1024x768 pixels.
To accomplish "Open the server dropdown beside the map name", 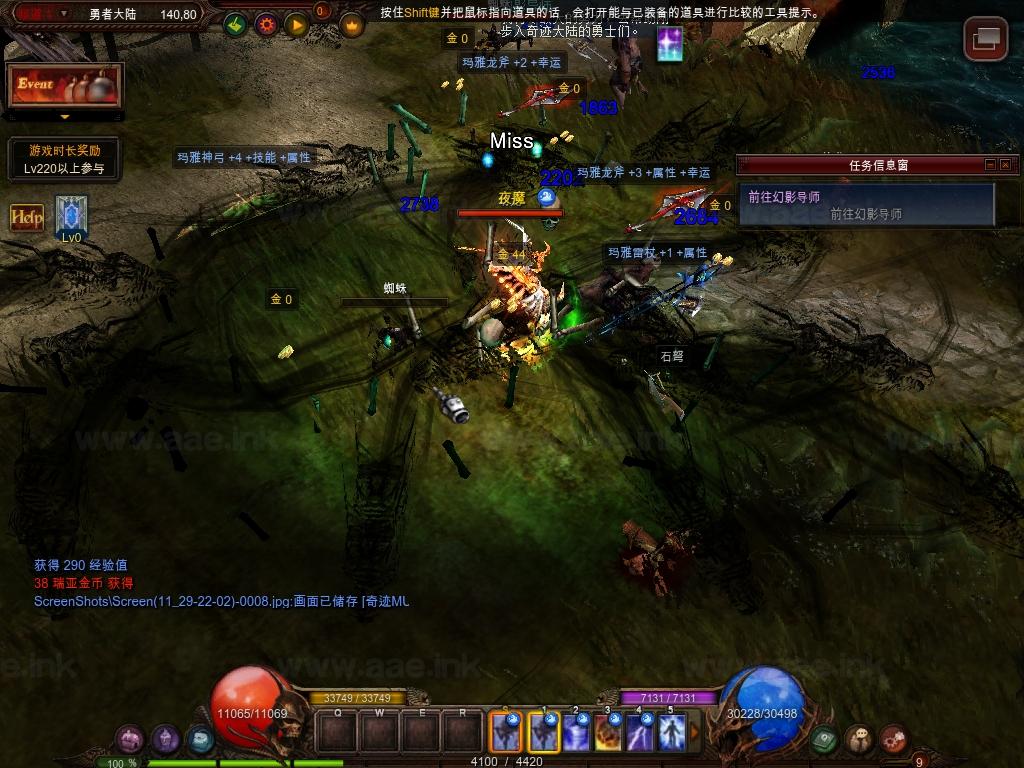I will click(x=65, y=14).
